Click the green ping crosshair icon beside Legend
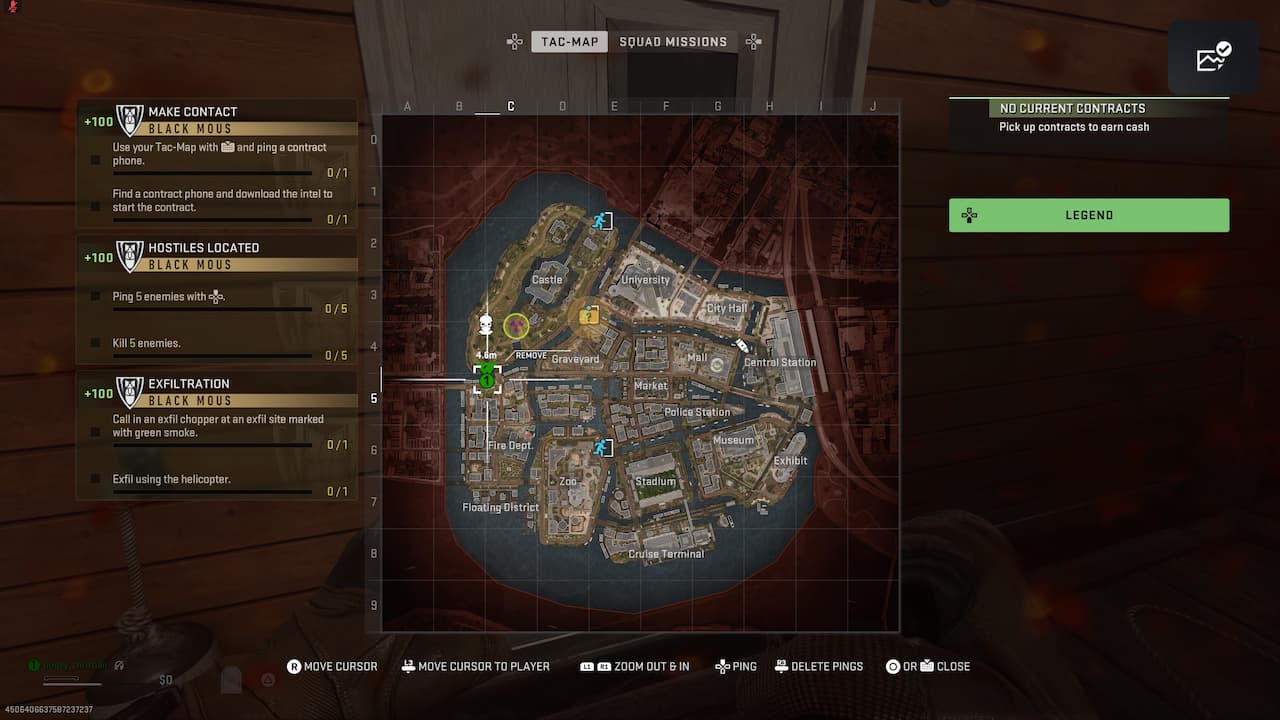The width and height of the screenshot is (1280, 720). (x=968, y=215)
